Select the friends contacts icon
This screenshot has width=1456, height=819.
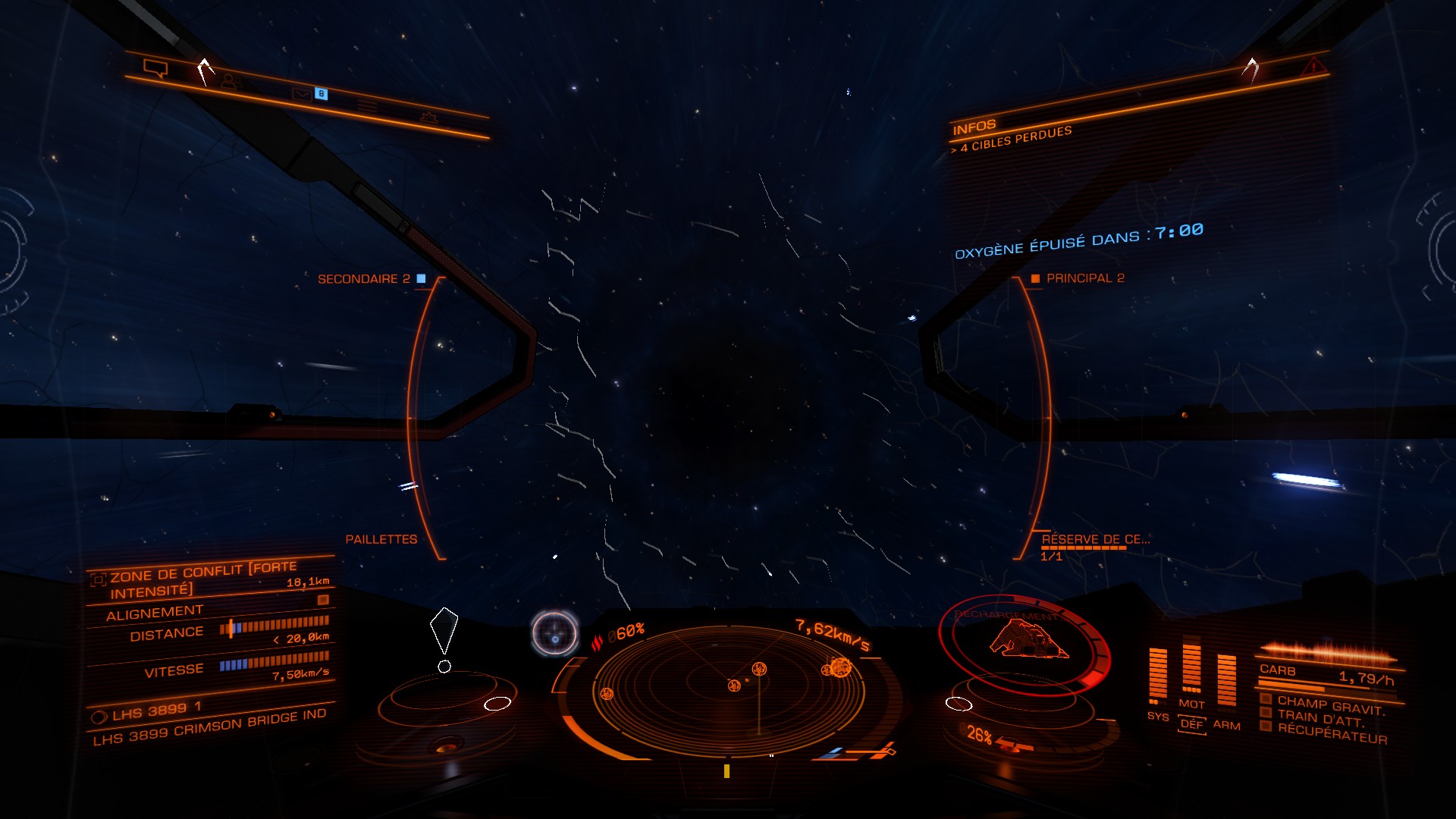point(230,81)
